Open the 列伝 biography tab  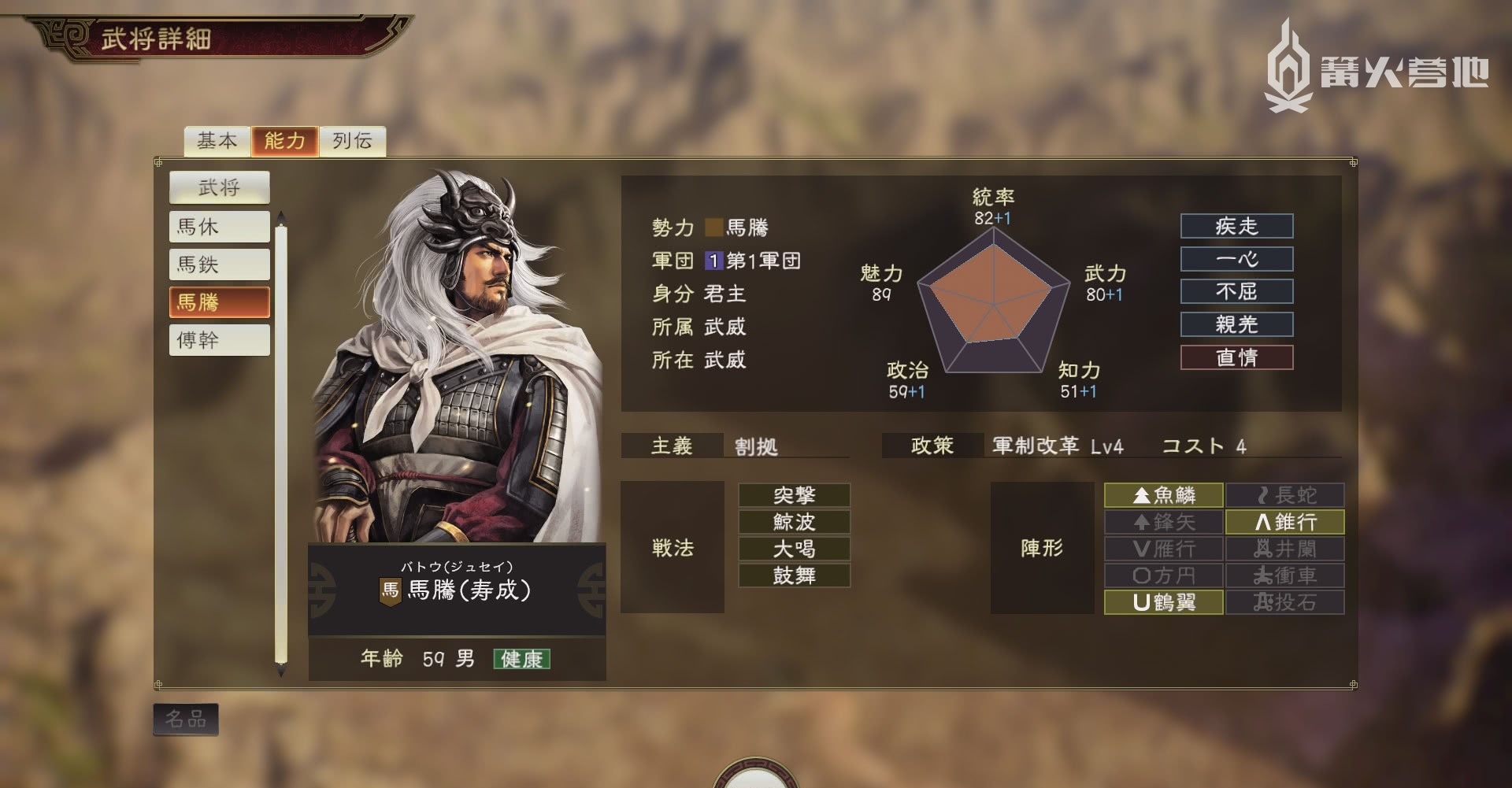pyautogui.click(x=352, y=140)
